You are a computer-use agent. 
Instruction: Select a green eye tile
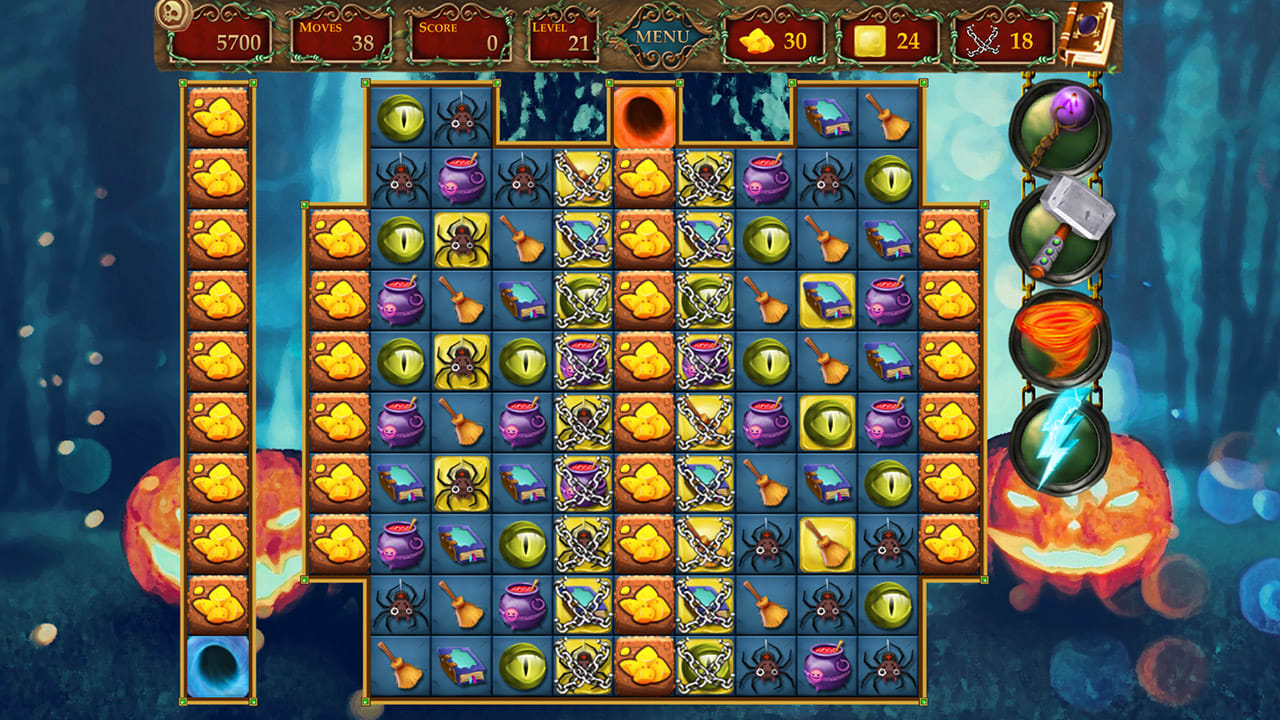[402, 117]
